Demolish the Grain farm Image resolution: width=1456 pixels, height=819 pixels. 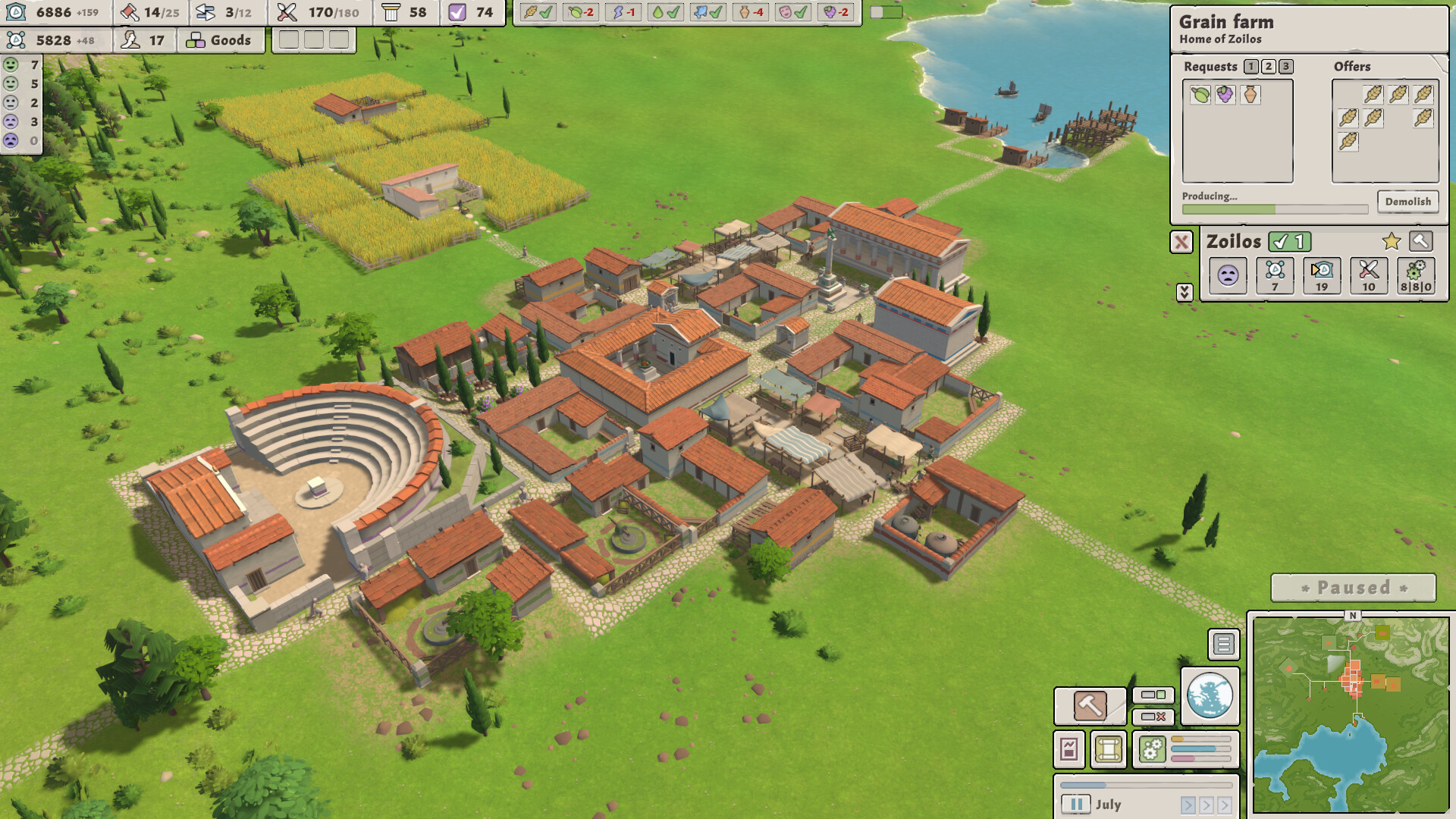pos(1407,202)
